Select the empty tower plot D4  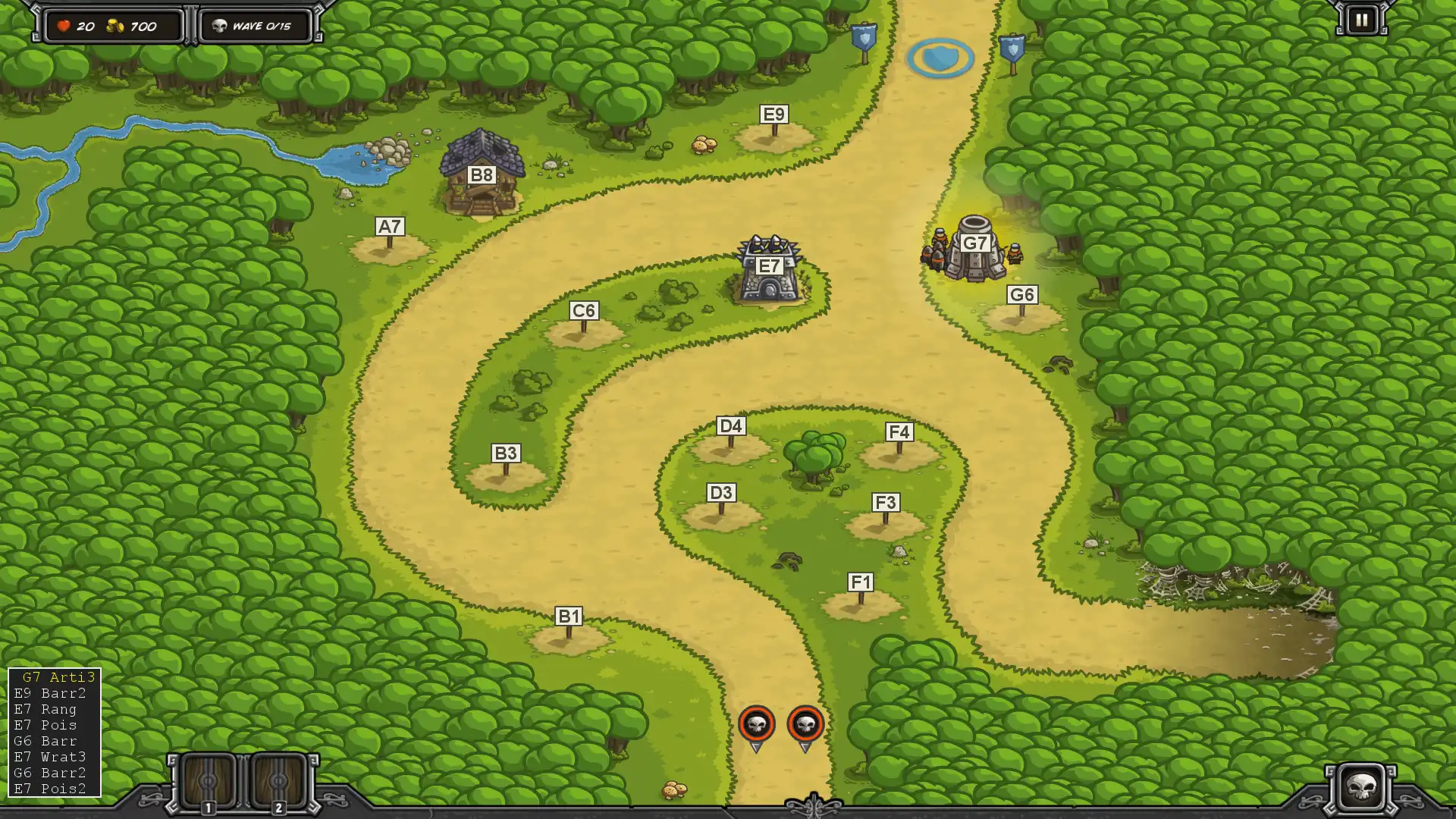point(730,447)
